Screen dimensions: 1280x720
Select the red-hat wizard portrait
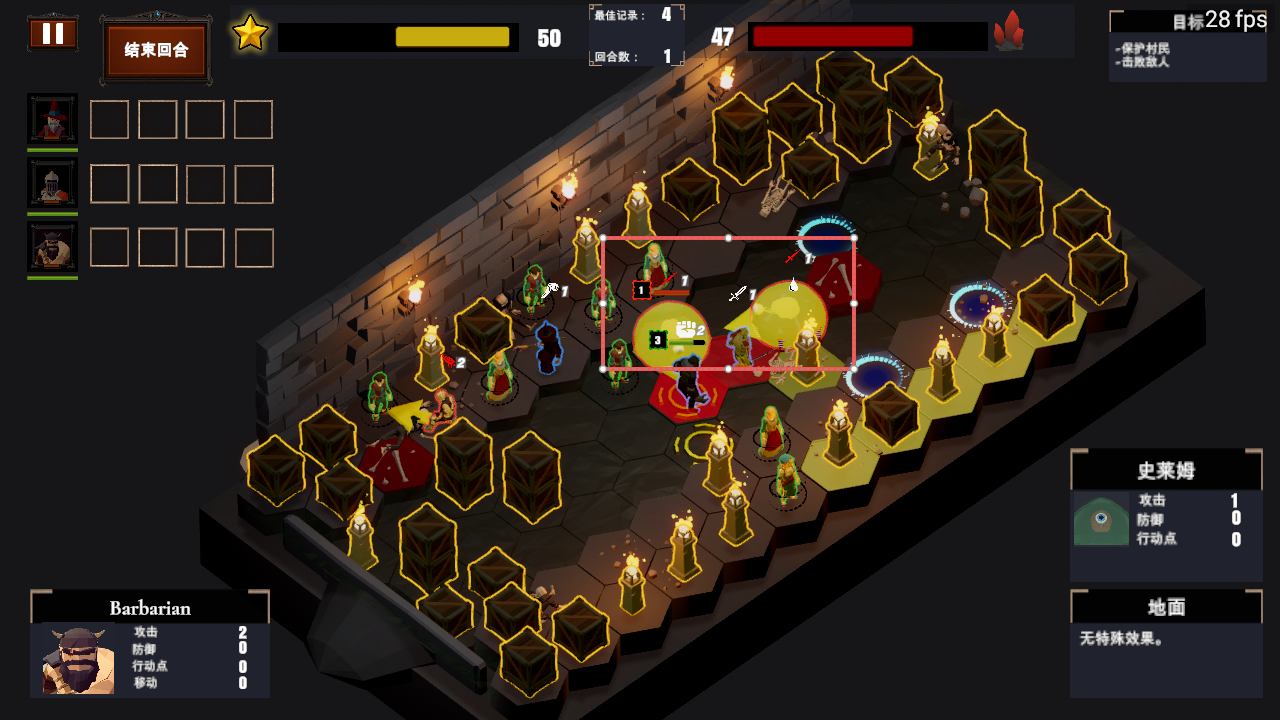[52, 119]
